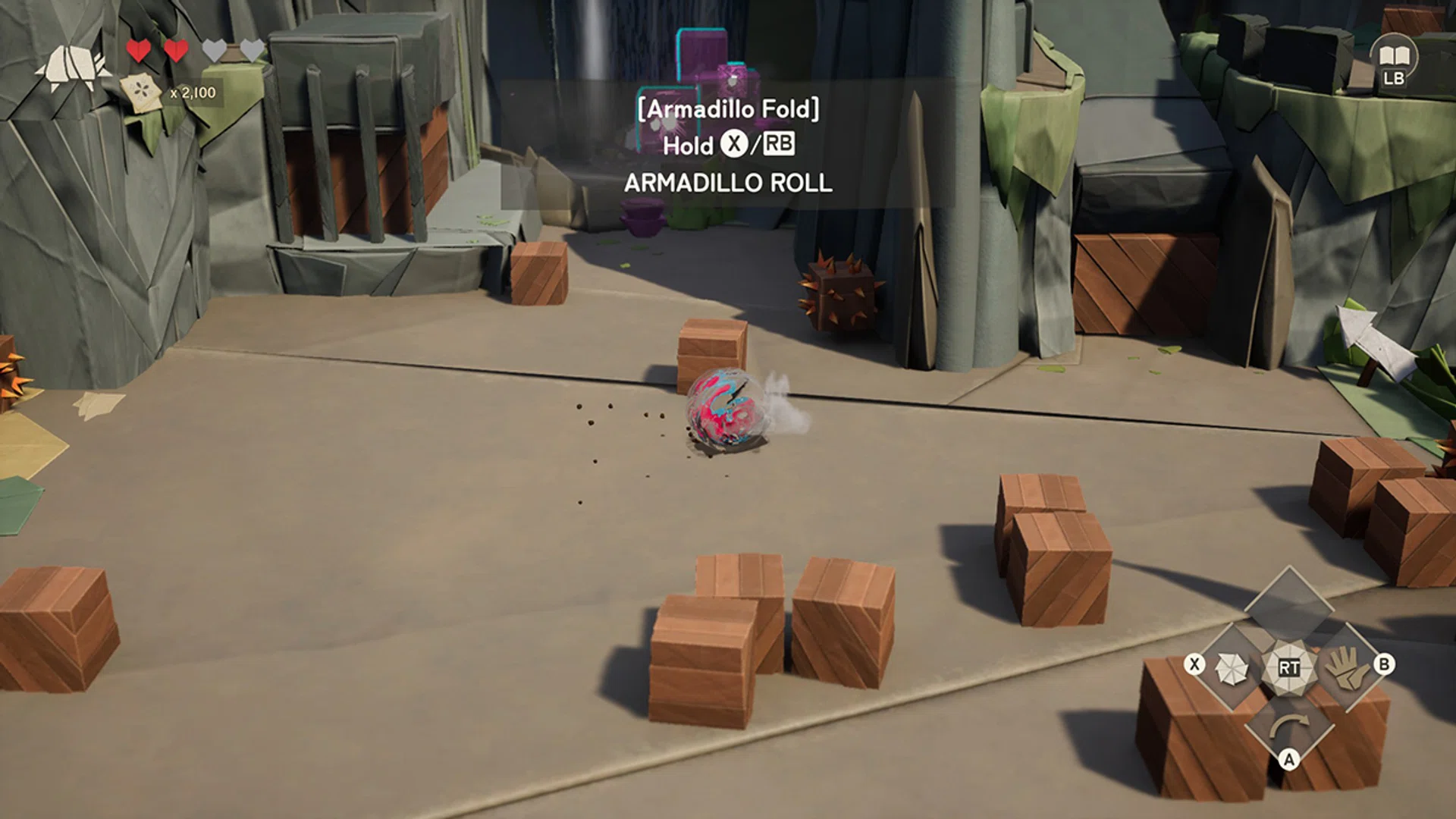Use the open hand grab ability
The height and width of the screenshot is (819, 1456).
(1347, 667)
